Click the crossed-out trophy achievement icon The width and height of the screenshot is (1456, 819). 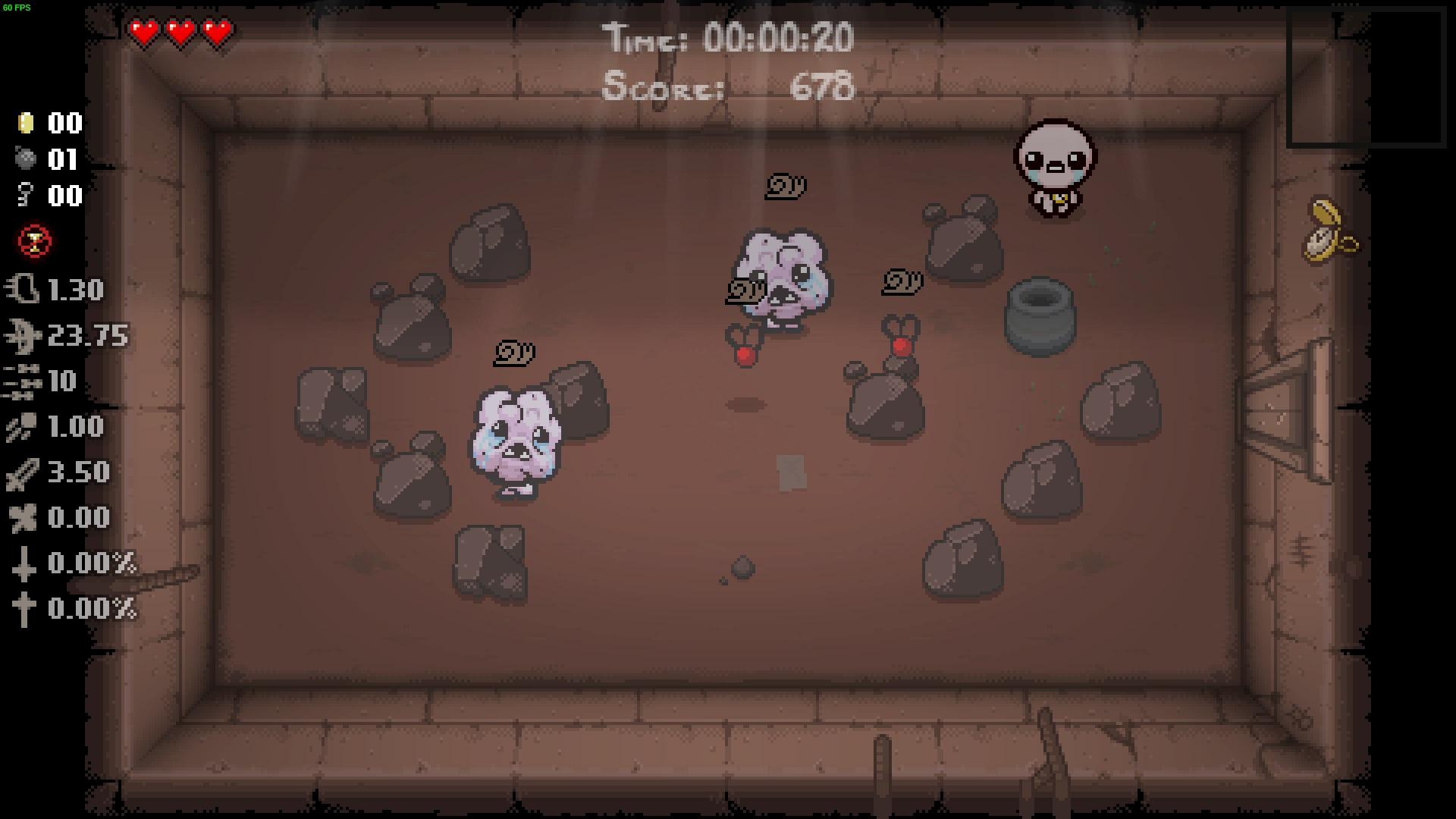point(33,241)
